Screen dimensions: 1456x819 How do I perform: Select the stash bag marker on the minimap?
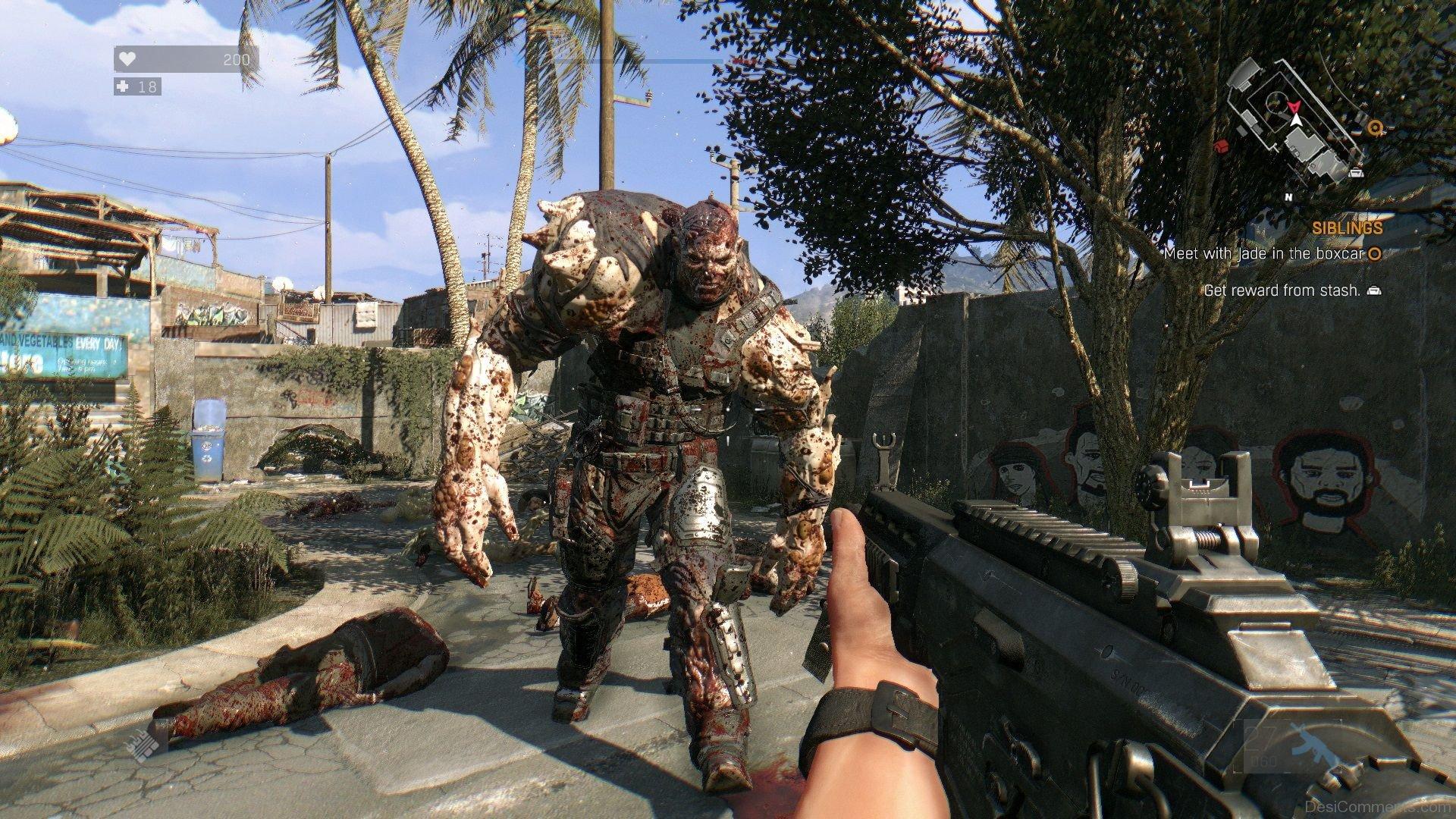coord(1357,173)
